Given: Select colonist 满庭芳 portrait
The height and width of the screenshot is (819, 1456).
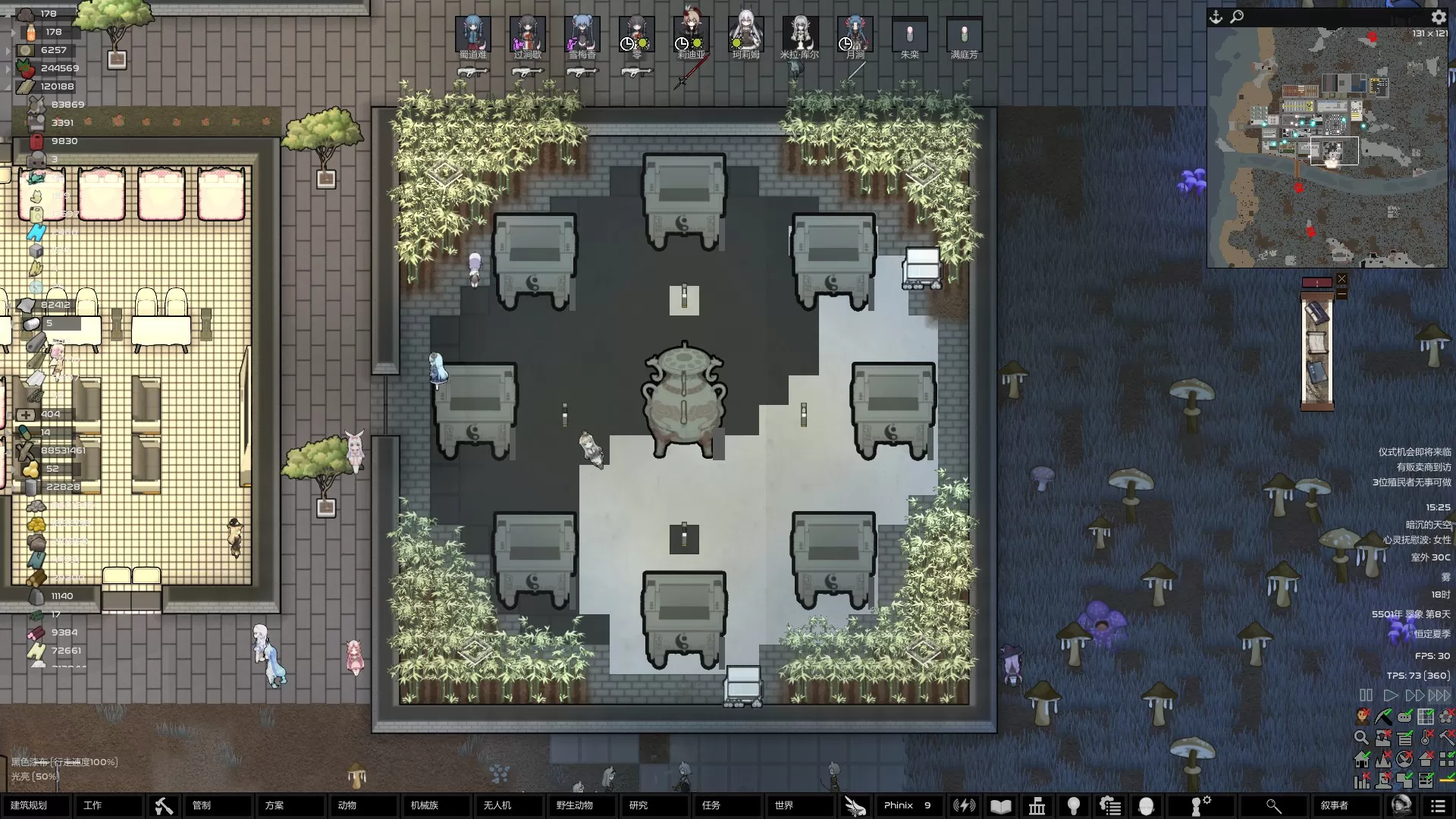Looking at the screenshot, I should pos(964,35).
